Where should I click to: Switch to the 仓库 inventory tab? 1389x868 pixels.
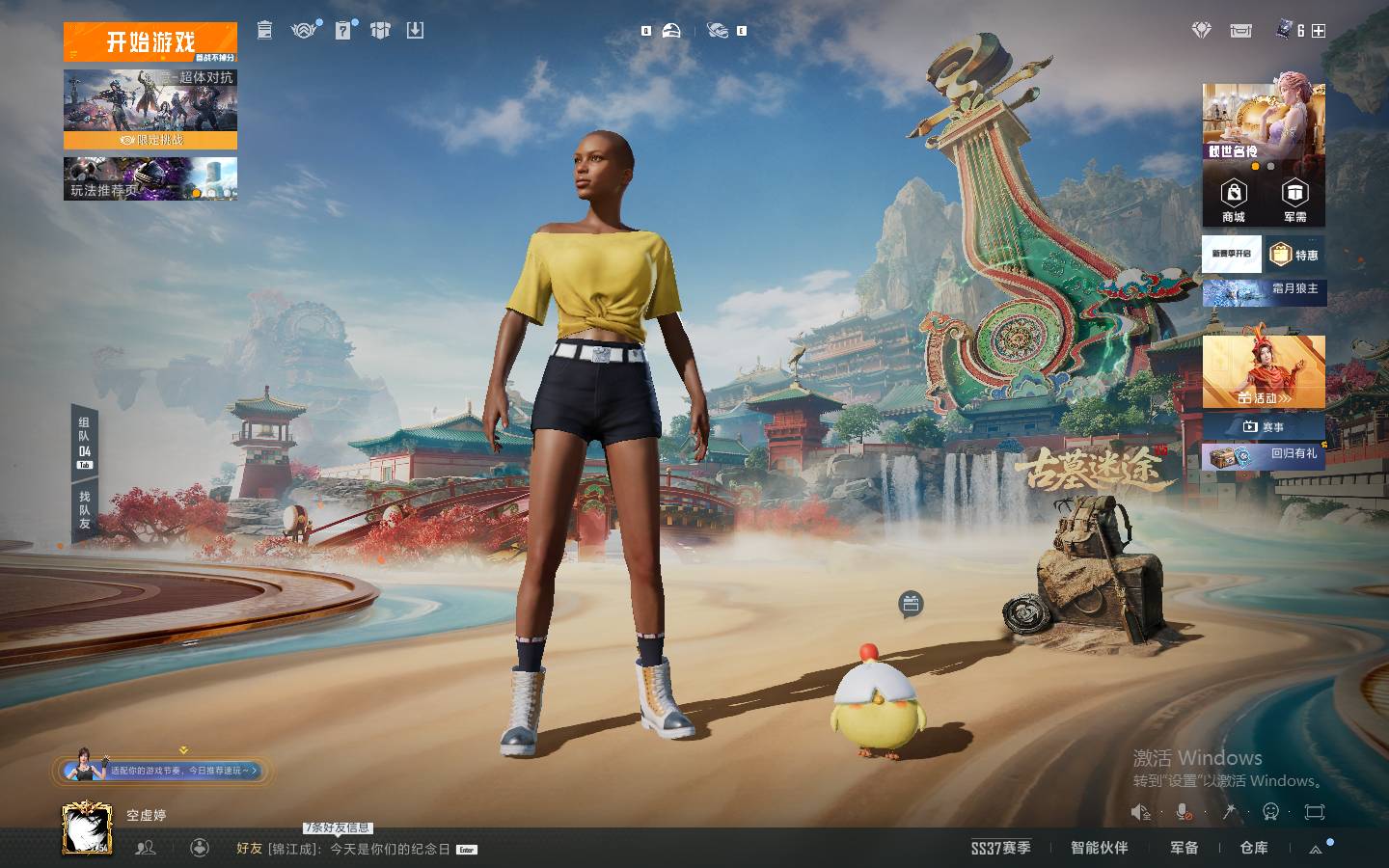tap(1253, 848)
